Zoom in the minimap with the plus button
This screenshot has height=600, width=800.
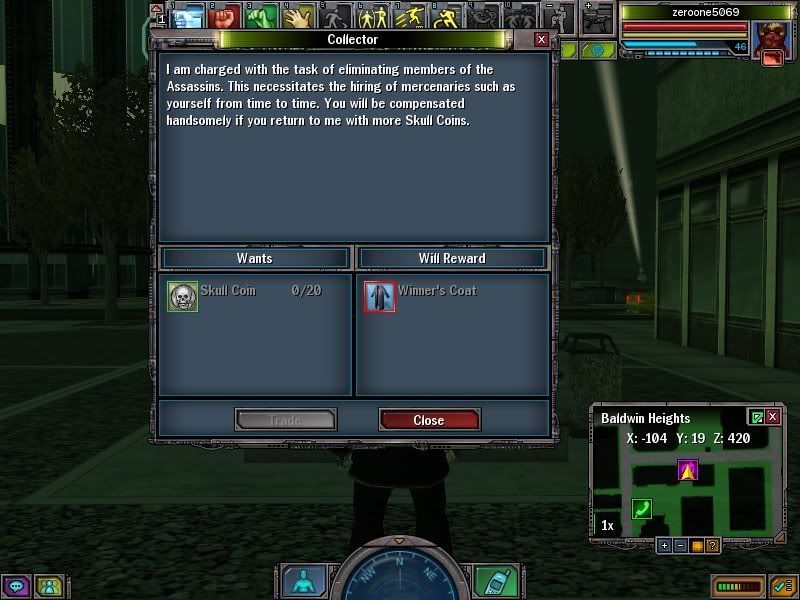point(664,546)
